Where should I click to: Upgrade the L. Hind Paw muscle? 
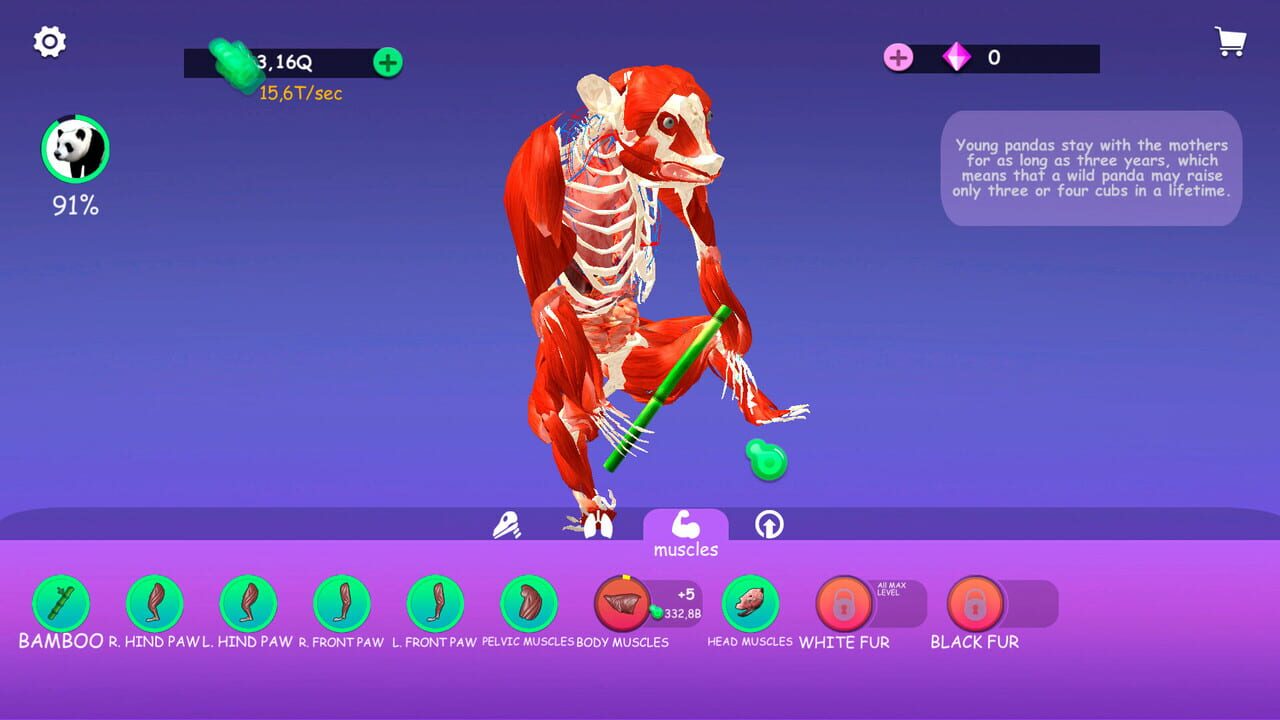[248, 604]
